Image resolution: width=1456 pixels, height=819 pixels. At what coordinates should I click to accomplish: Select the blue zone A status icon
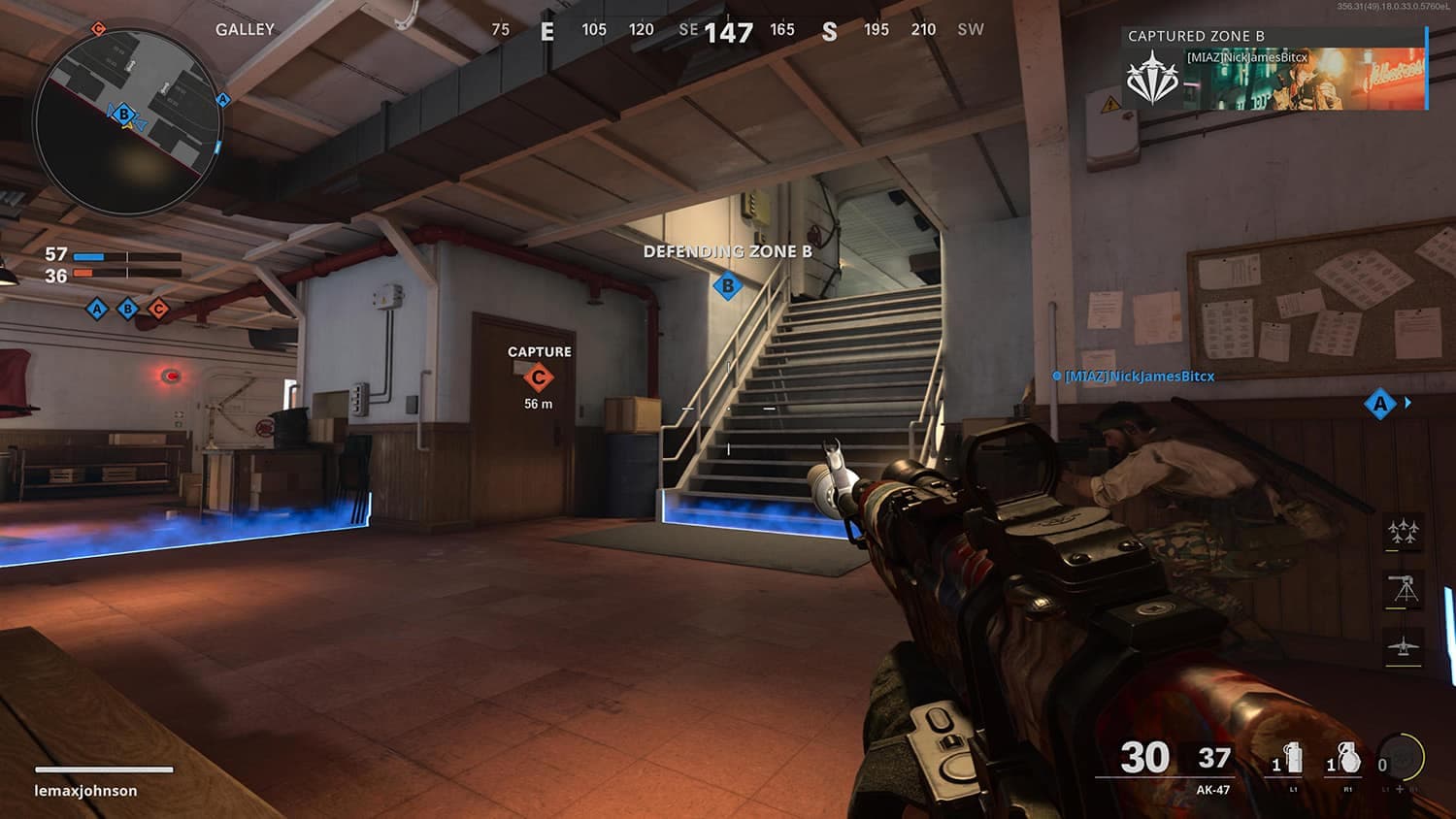(96, 310)
